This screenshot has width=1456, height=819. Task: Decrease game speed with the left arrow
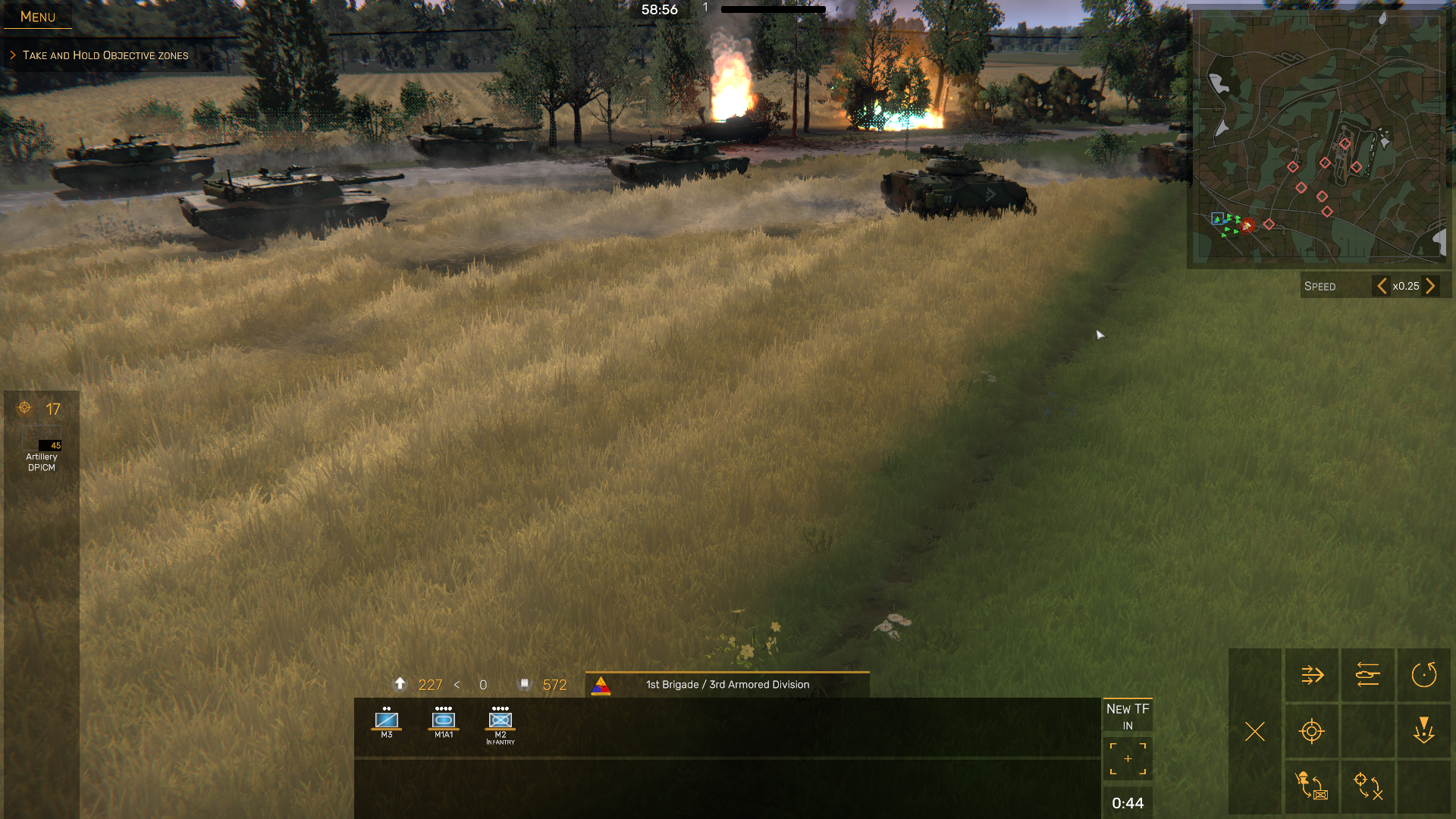[1382, 286]
